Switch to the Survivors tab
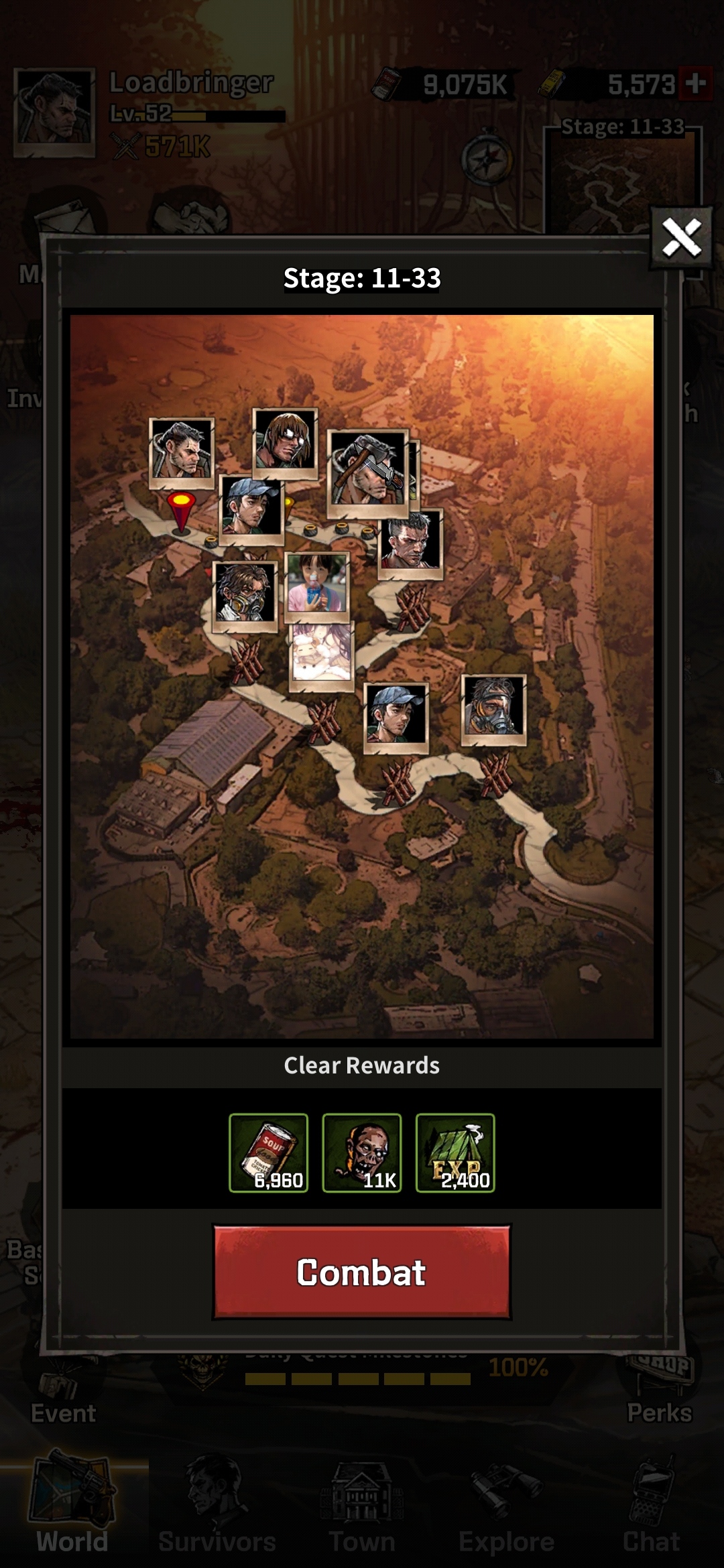This screenshot has width=724, height=1568. coord(217,1508)
